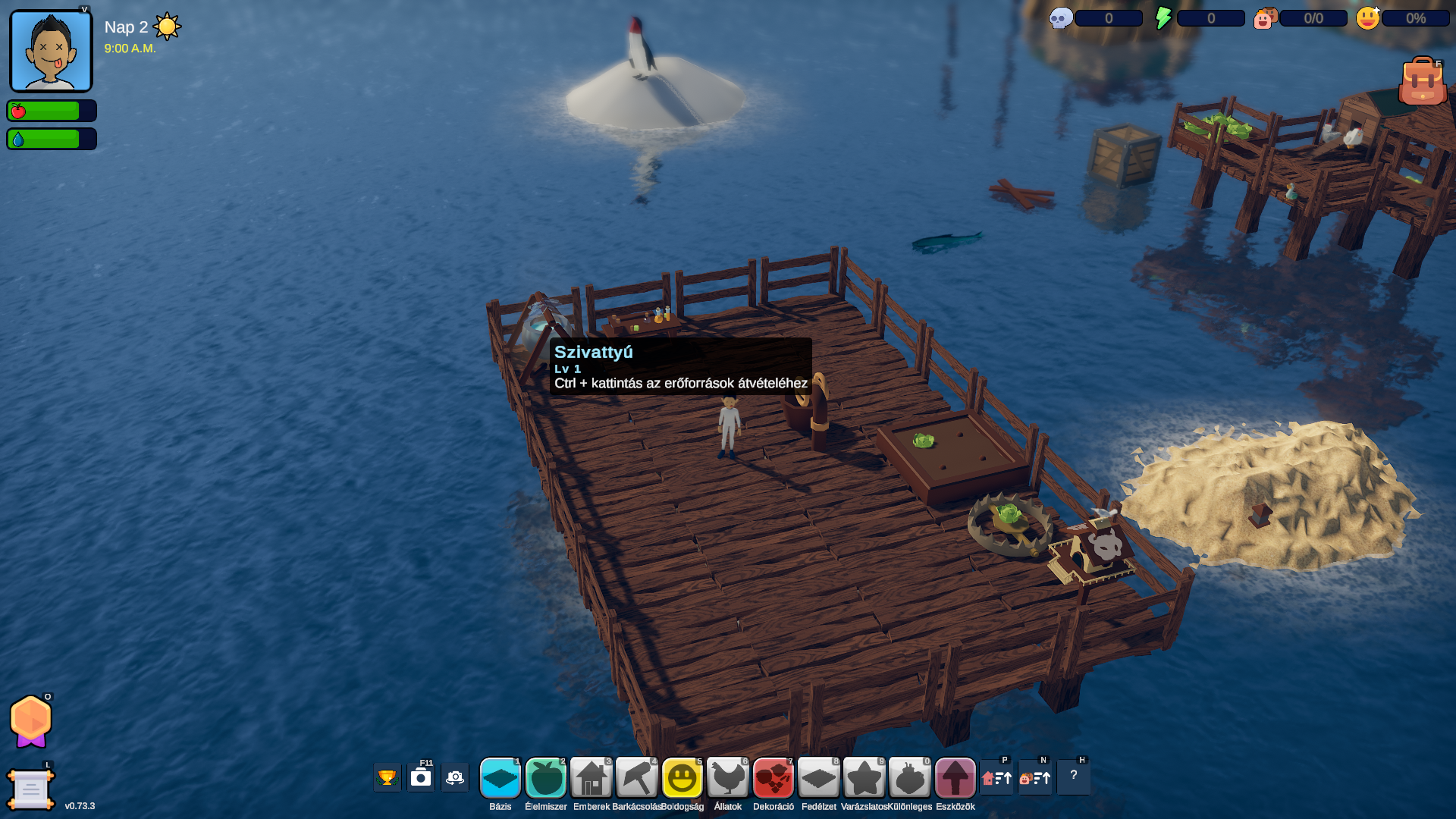Screen dimensions: 1456x819
Task: Select the Élelmiszer apple category
Action: (x=546, y=778)
